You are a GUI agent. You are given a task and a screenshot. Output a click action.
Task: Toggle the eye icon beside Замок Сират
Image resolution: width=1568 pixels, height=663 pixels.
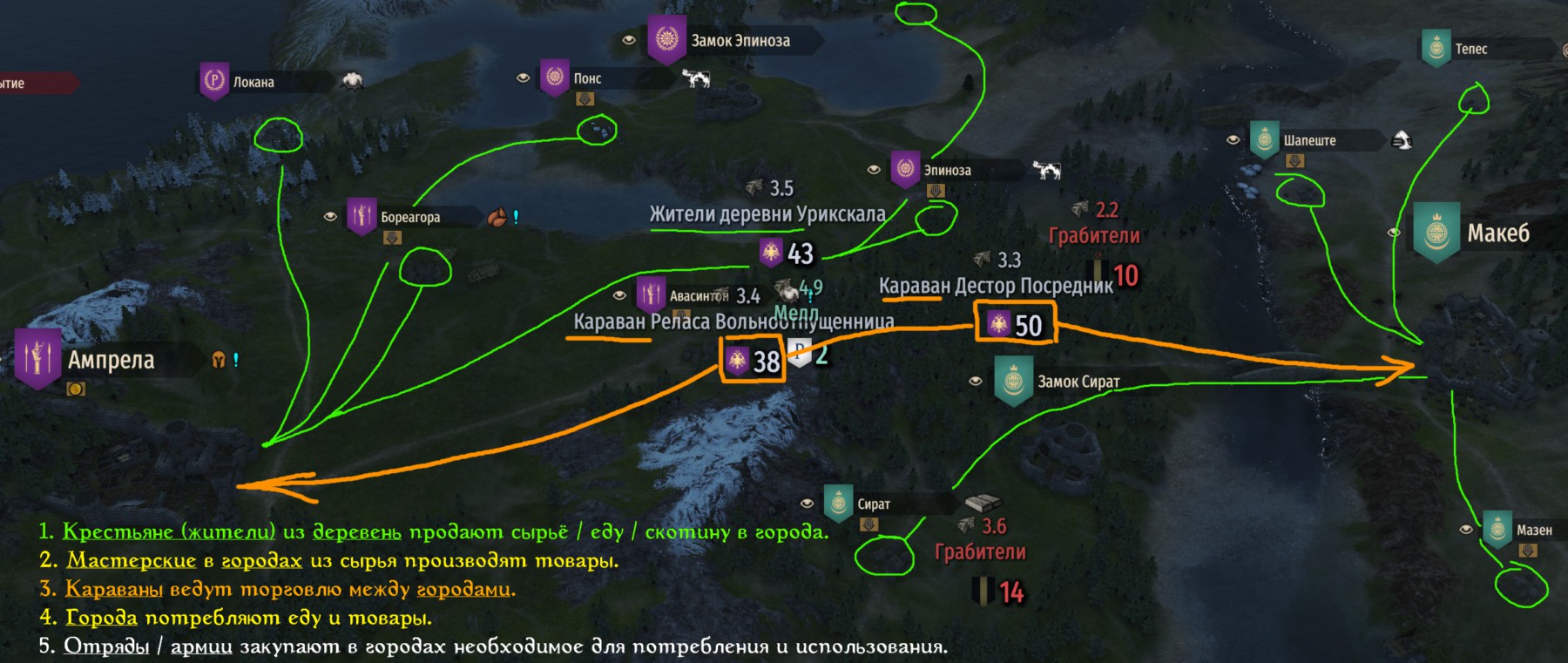click(977, 379)
